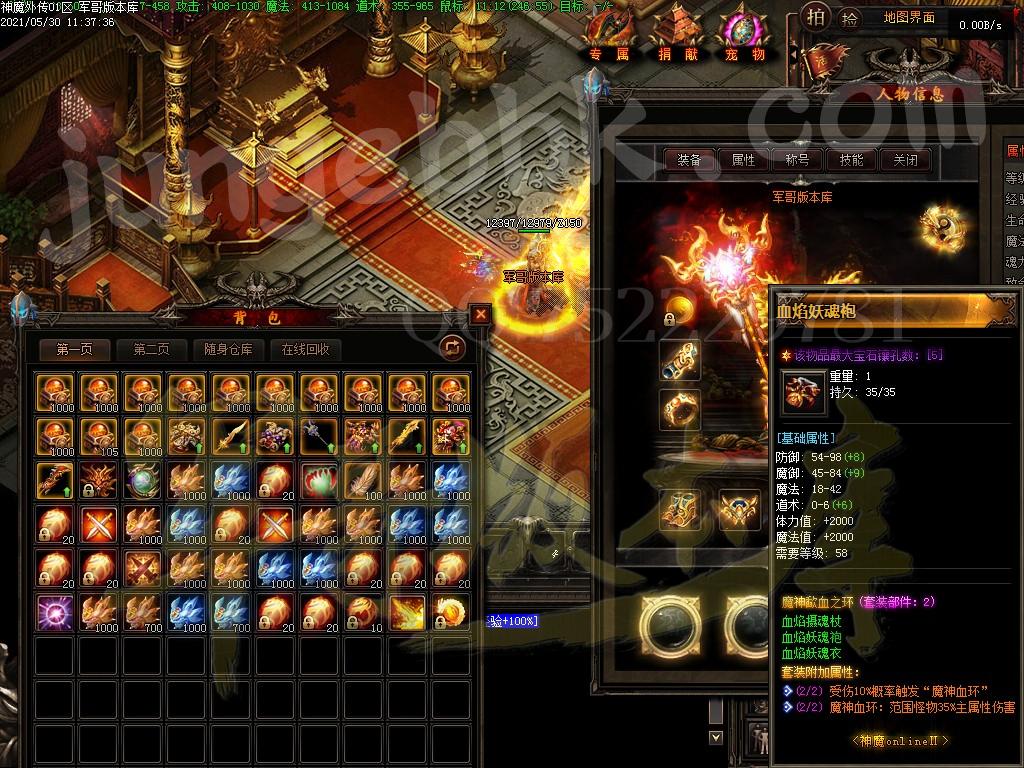View the 技能 skills tab

[x=851, y=159]
